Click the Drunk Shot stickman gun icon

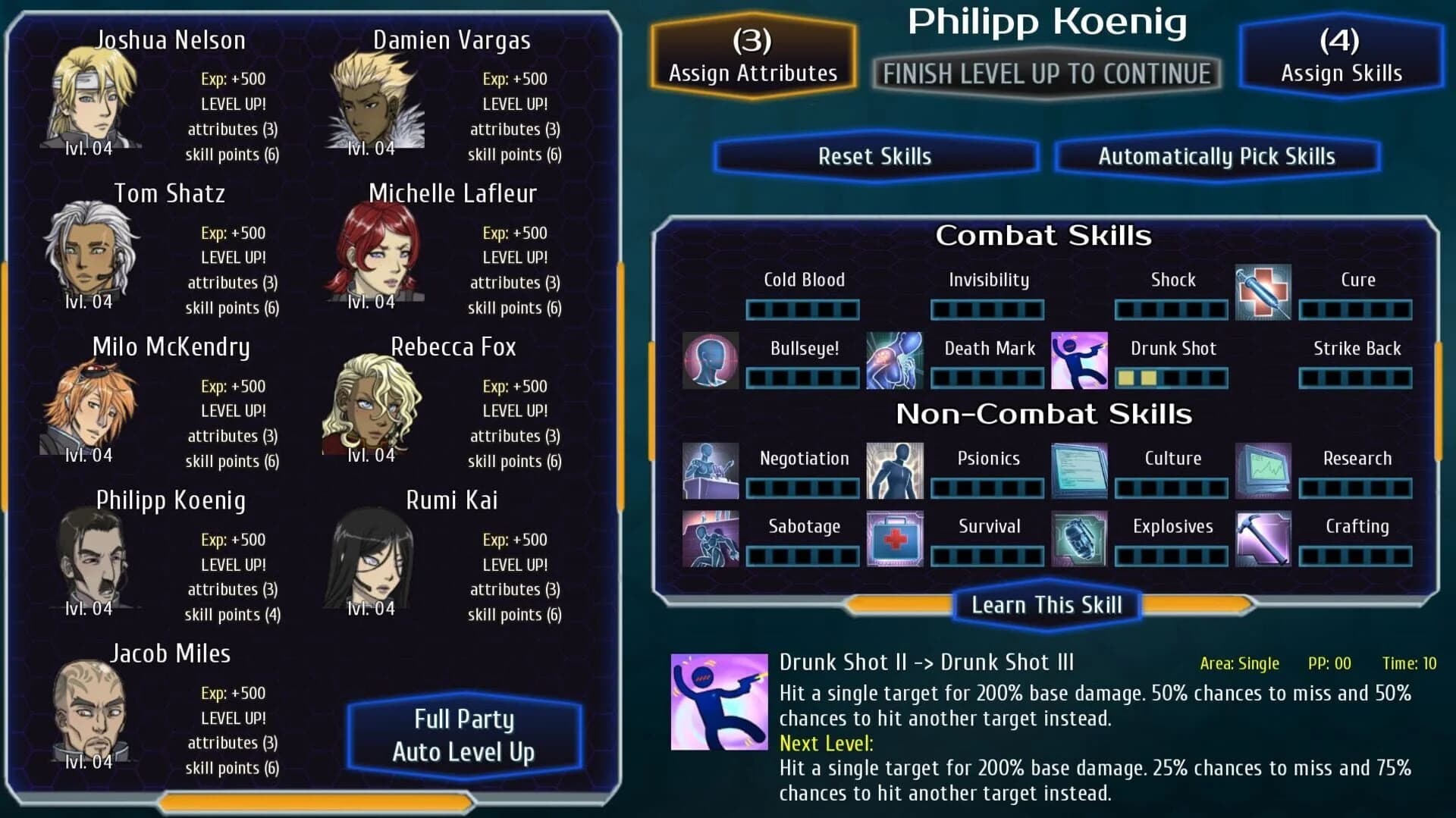pos(1079,360)
